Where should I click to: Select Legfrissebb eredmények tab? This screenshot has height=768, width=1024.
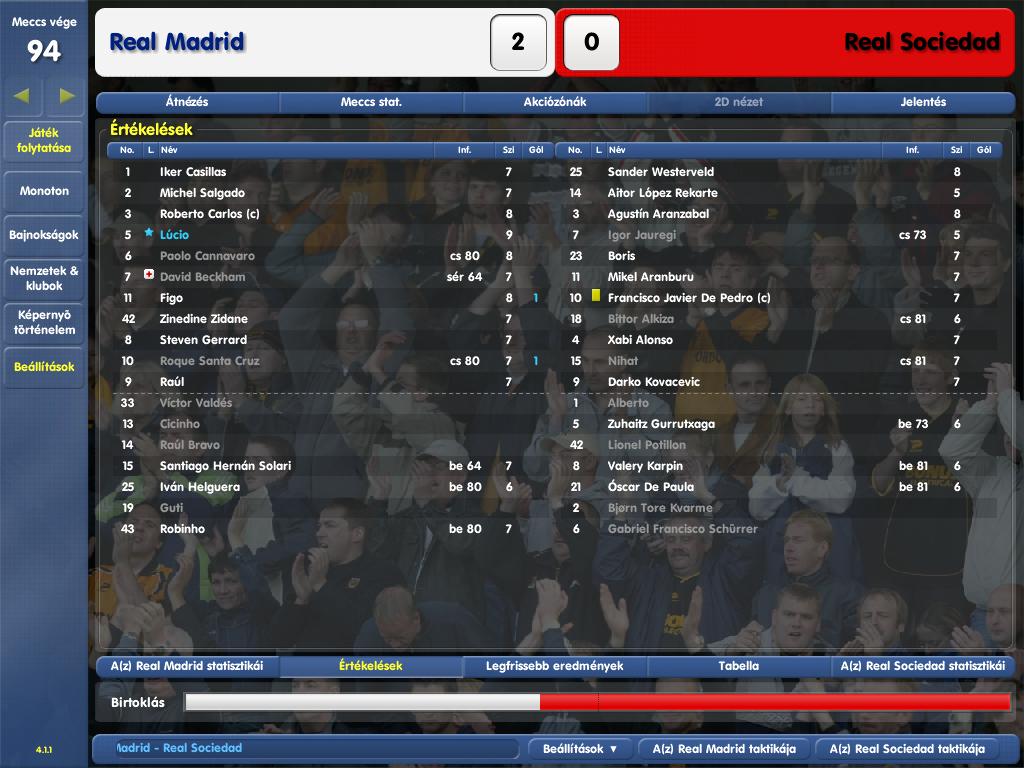point(555,666)
